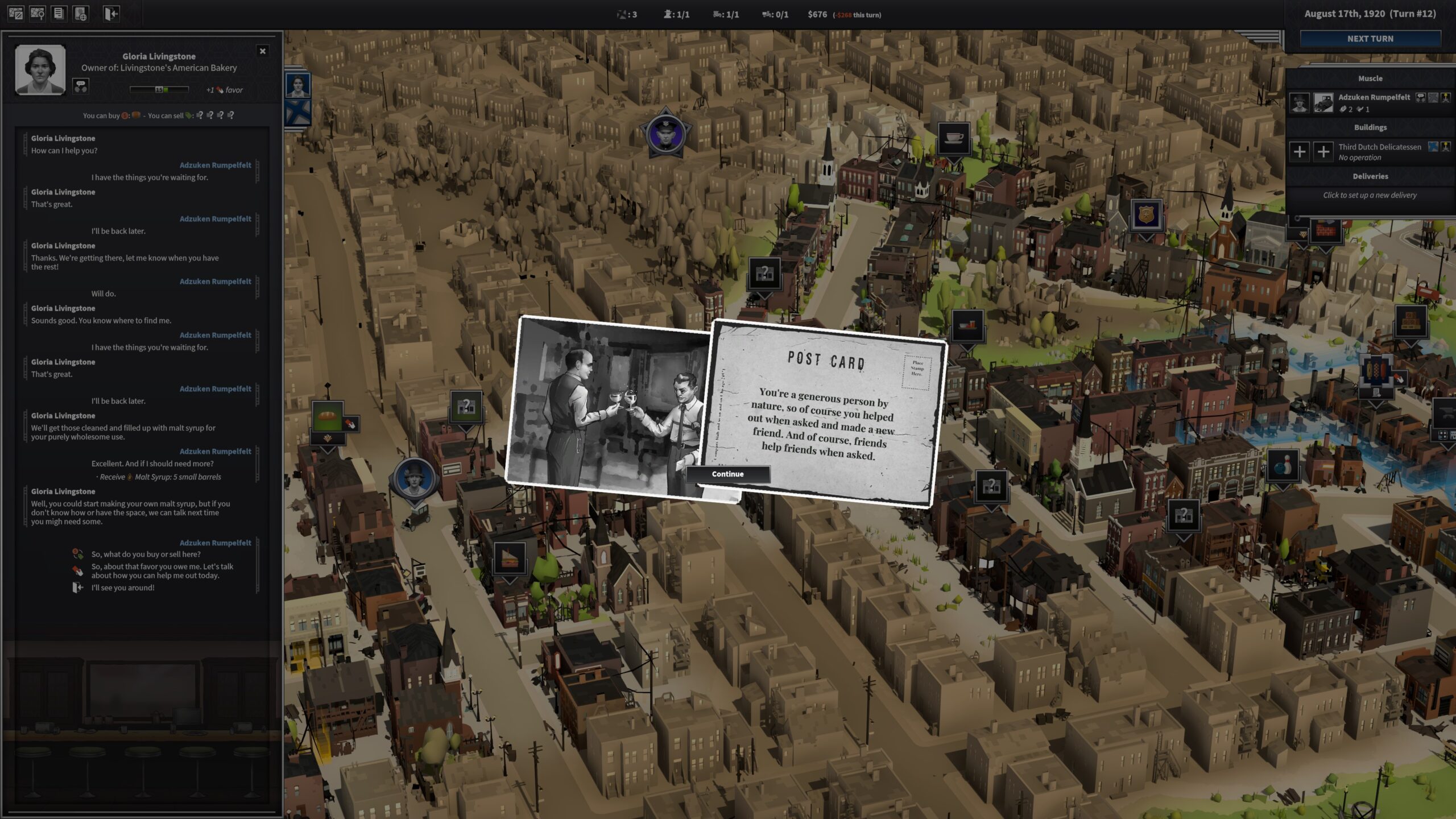The image size is (1456, 819).
Task: Open the document list toolbar button
Action: (59, 14)
